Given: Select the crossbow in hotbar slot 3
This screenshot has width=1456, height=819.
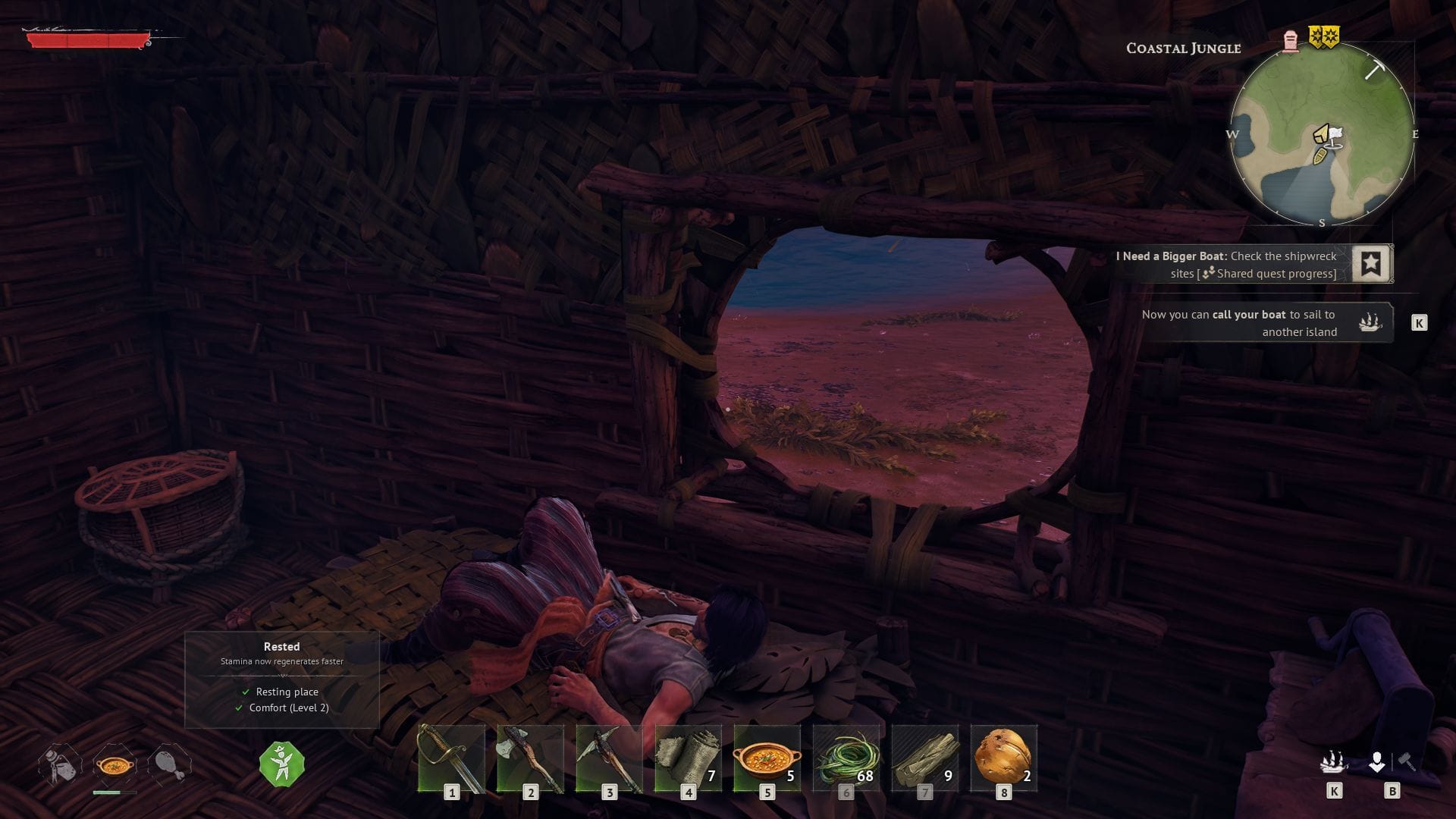Looking at the screenshot, I should (610, 758).
